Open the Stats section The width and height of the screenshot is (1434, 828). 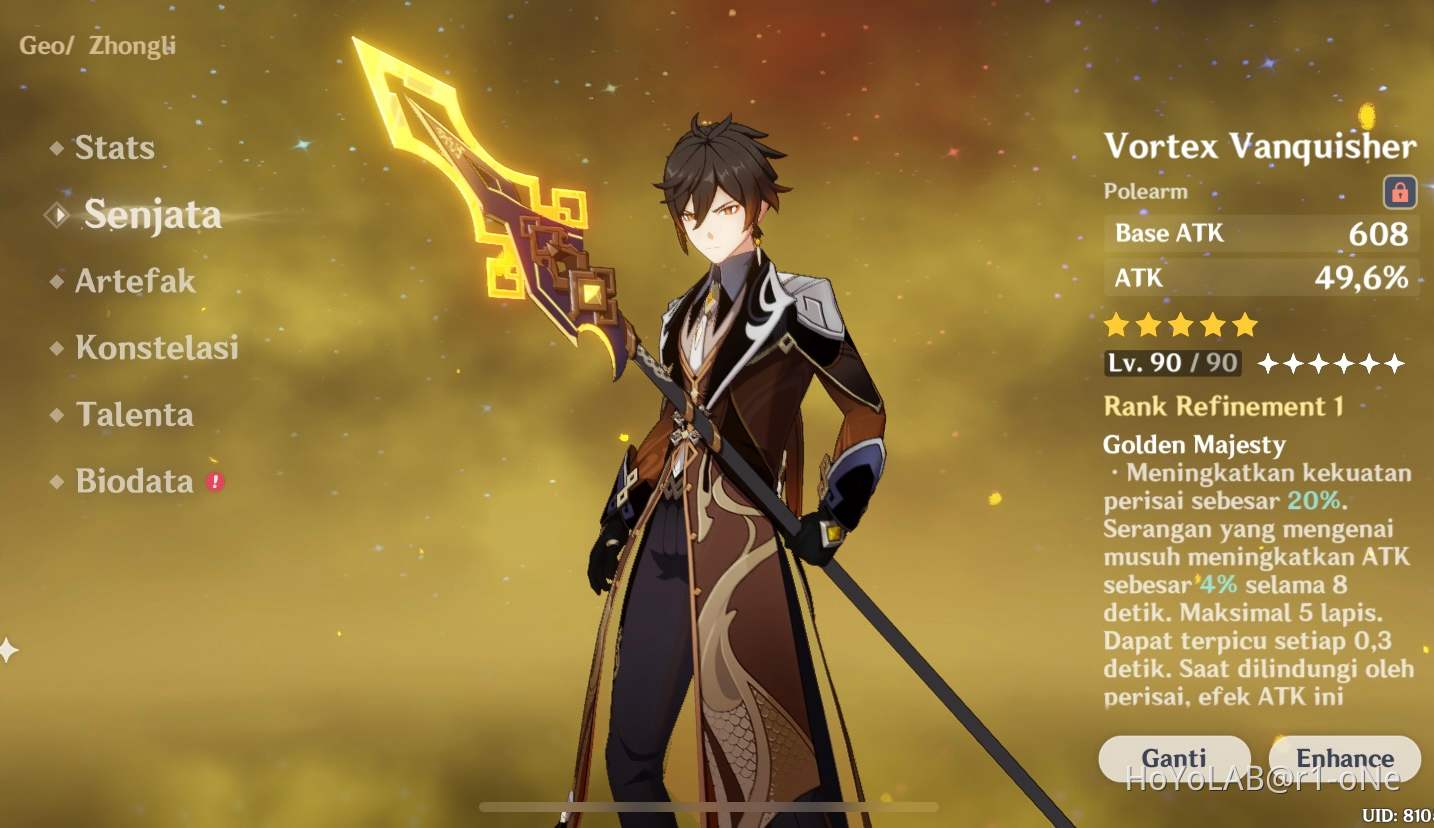coord(114,148)
